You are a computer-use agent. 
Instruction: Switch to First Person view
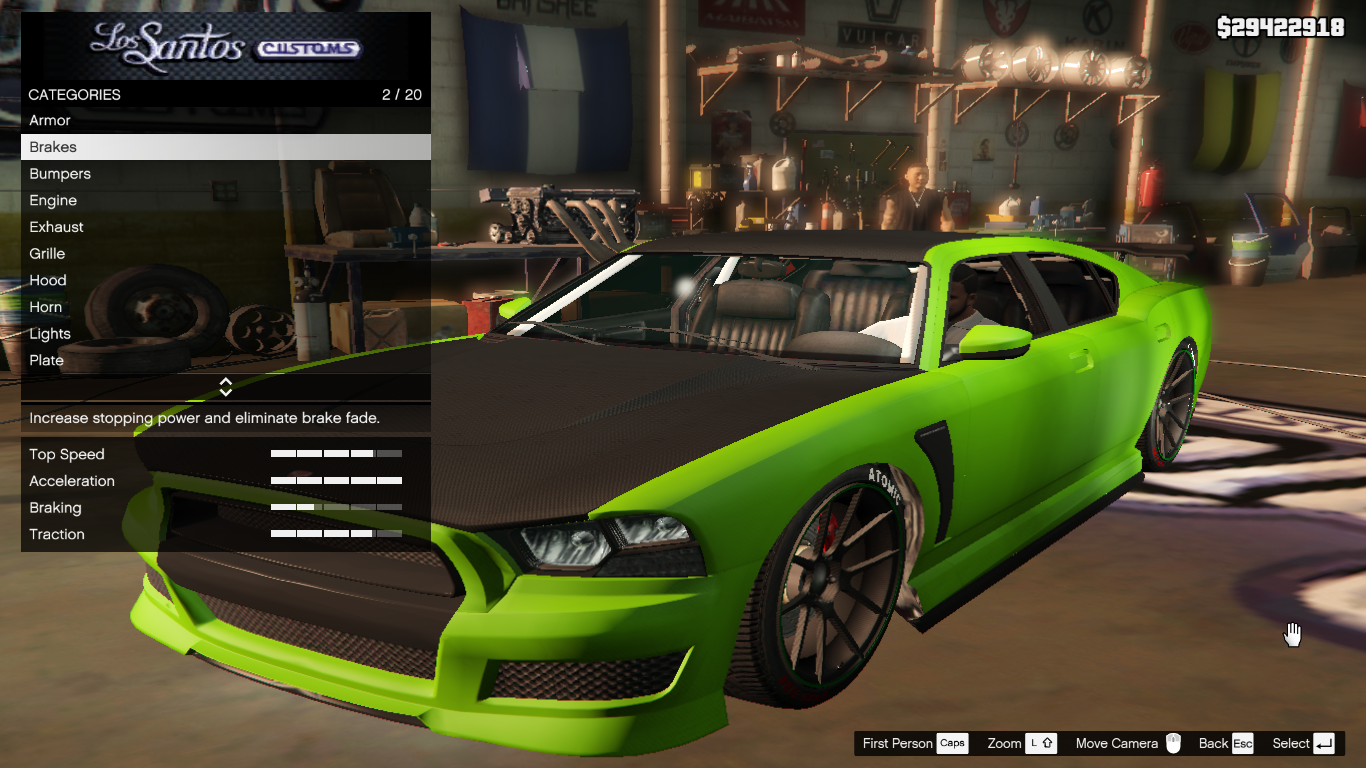(914, 743)
